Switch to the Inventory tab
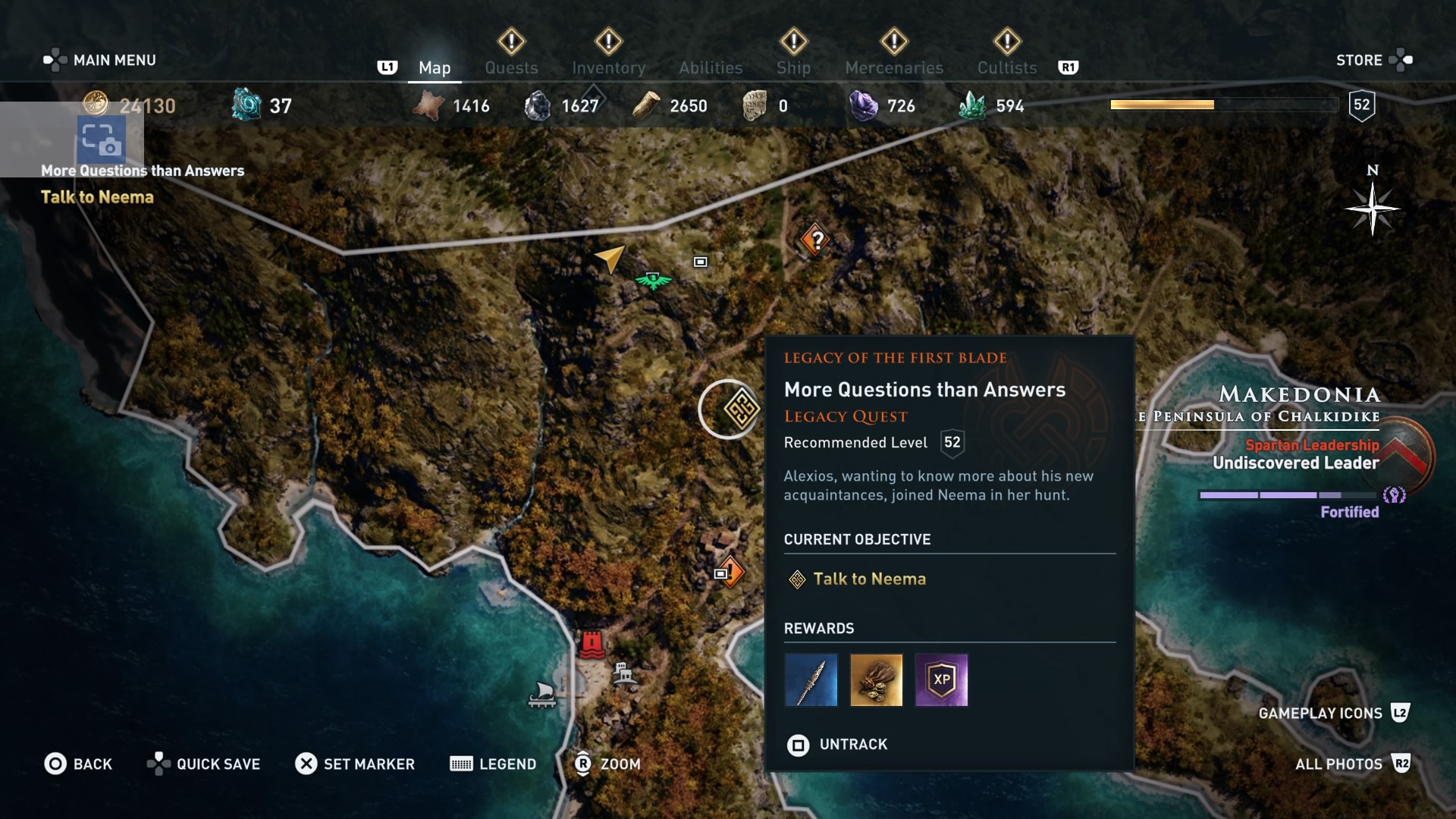 608,67
